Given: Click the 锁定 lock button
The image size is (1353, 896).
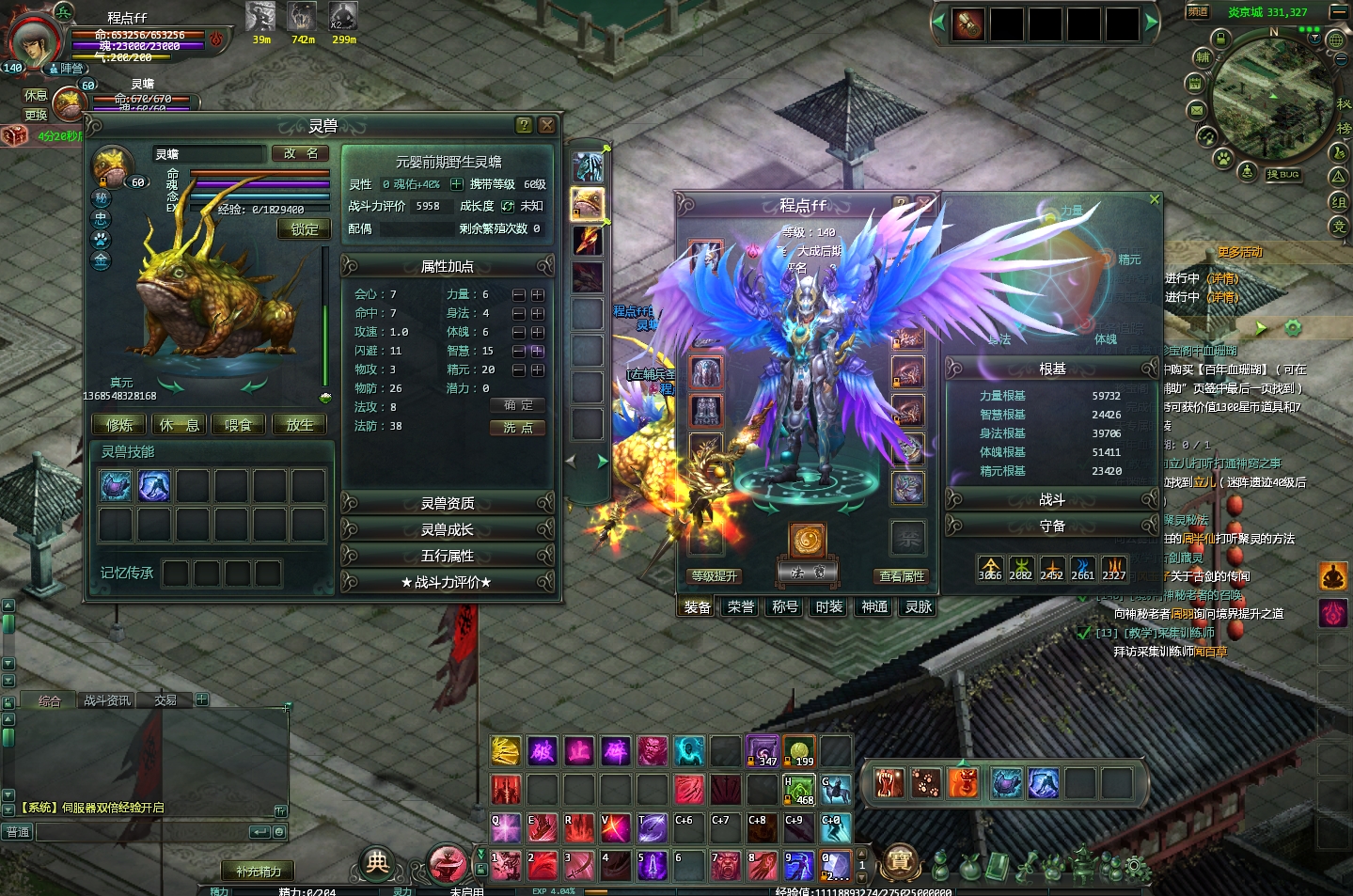Looking at the screenshot, I should click(304, 228).
